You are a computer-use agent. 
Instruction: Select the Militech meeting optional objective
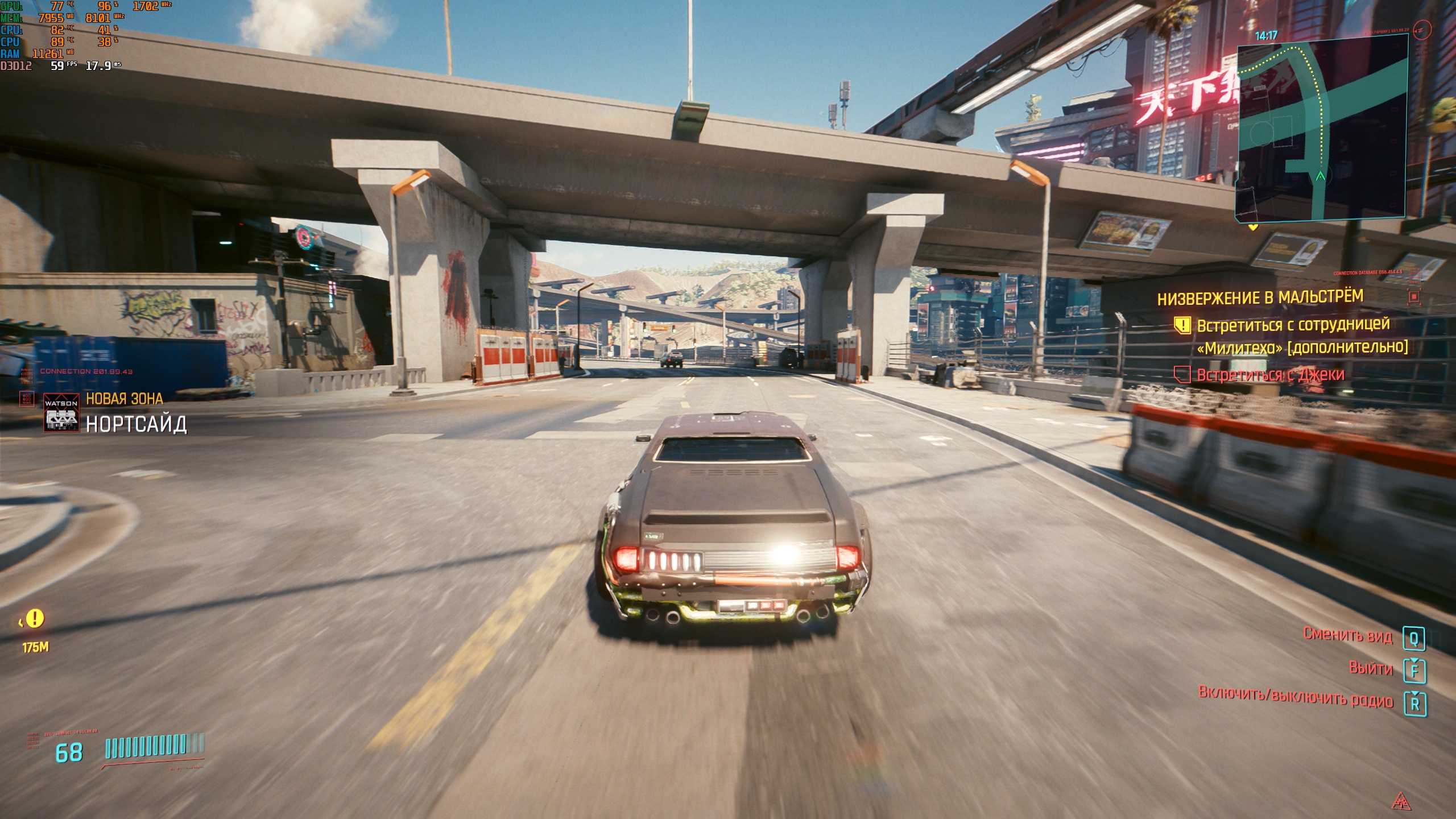coord(1301,336)
